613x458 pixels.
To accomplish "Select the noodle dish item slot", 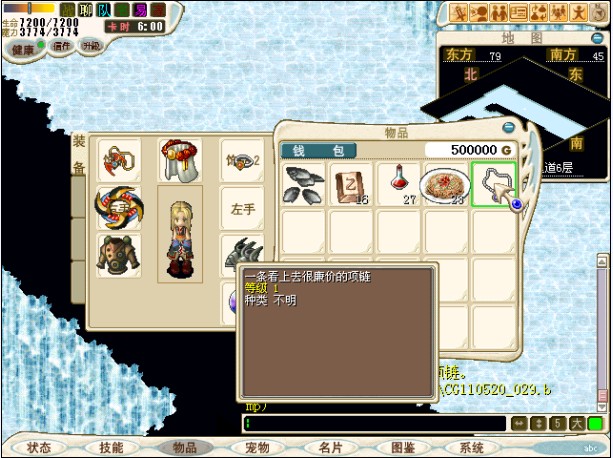I will pos(446,185).
